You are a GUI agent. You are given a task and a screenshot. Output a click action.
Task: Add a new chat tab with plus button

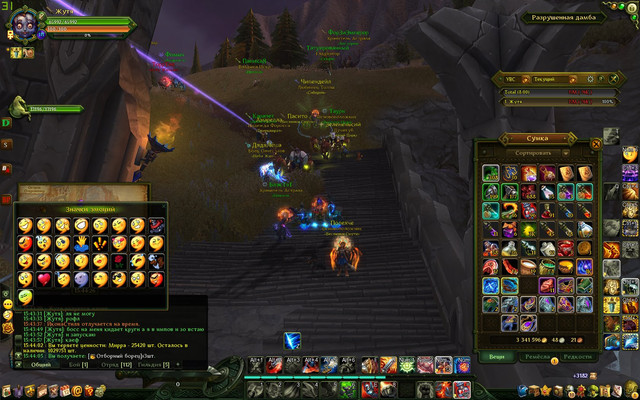point(179,365)
